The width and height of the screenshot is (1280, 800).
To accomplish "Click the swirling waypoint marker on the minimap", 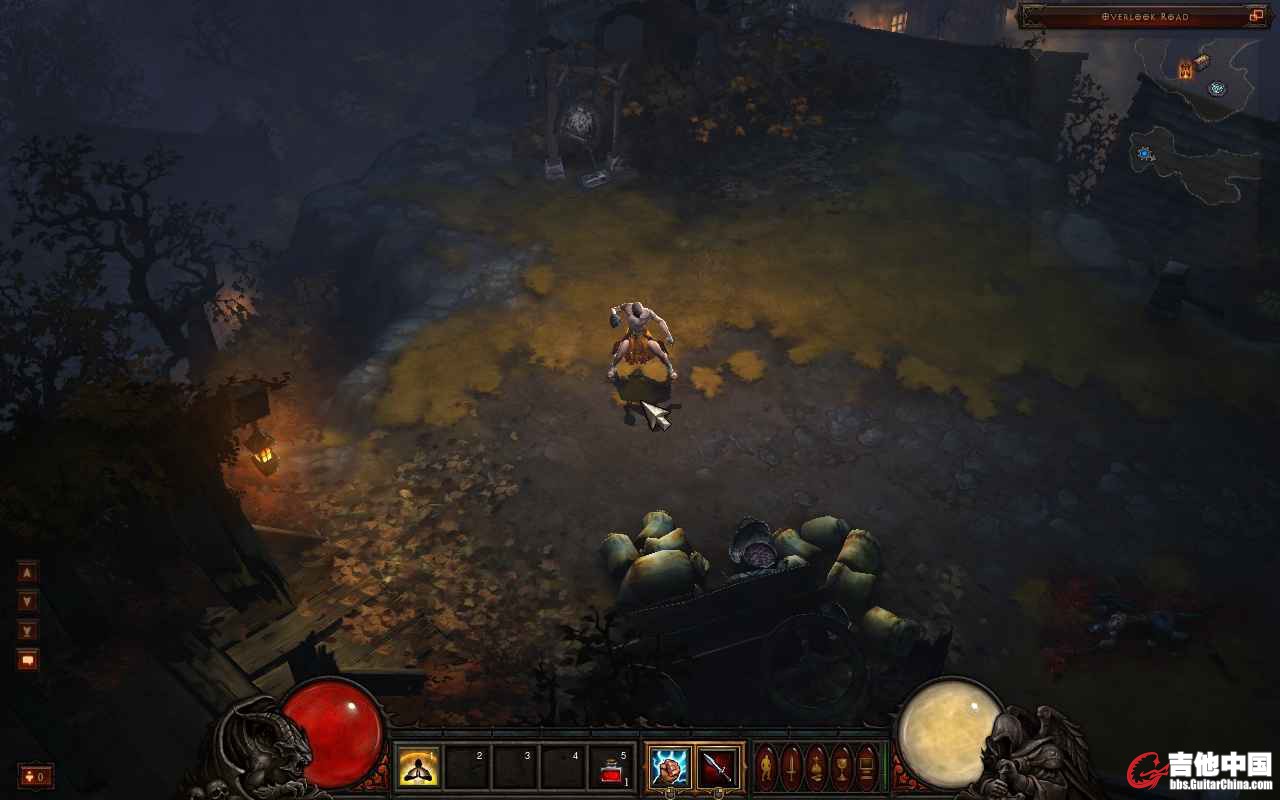I will 1216,88.
